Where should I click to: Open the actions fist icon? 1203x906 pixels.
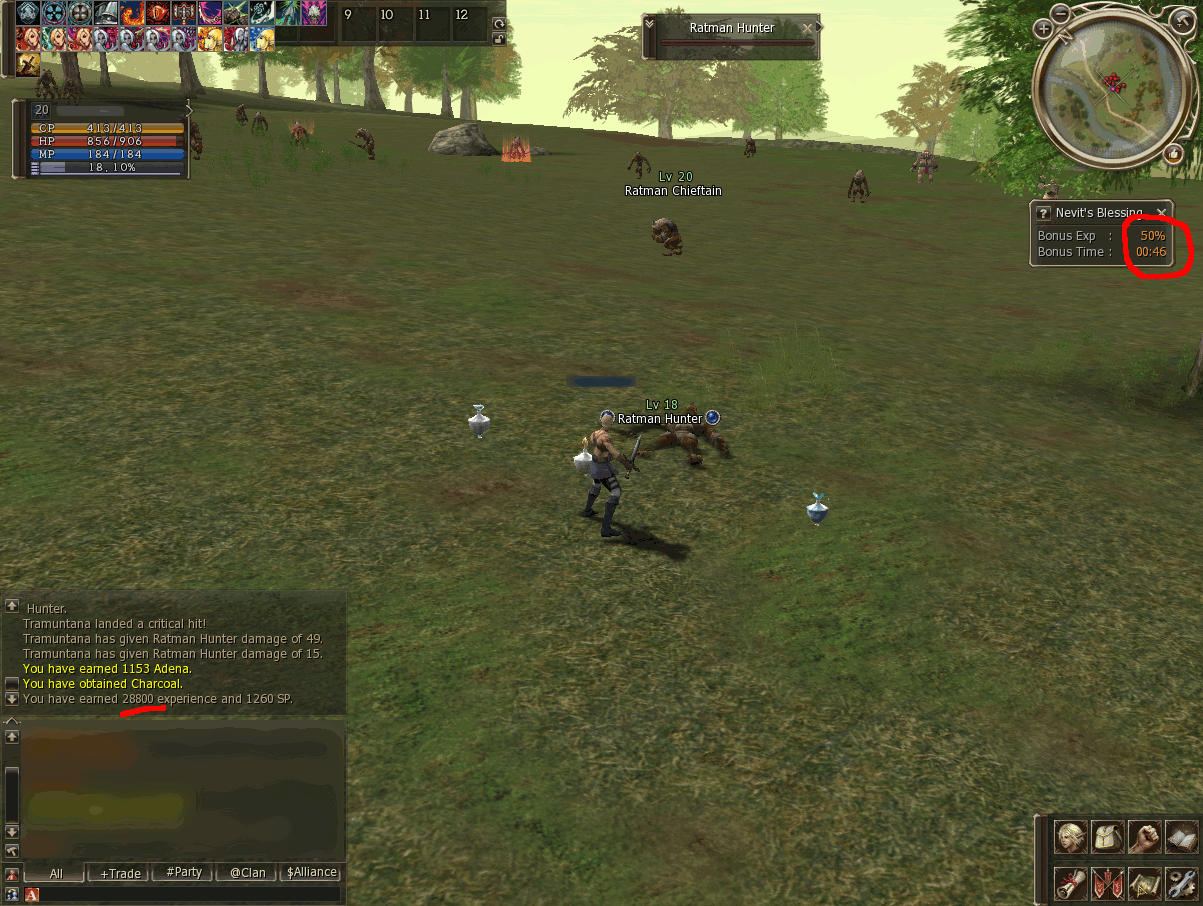tap(1145, 838)
